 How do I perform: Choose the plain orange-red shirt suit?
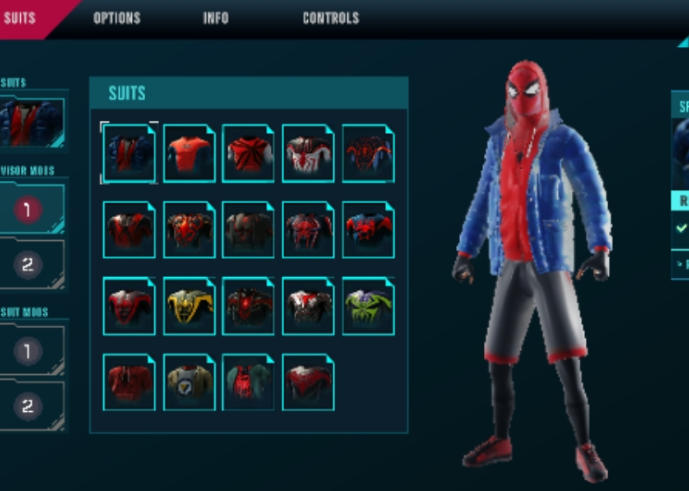click(x=189, y=153)
